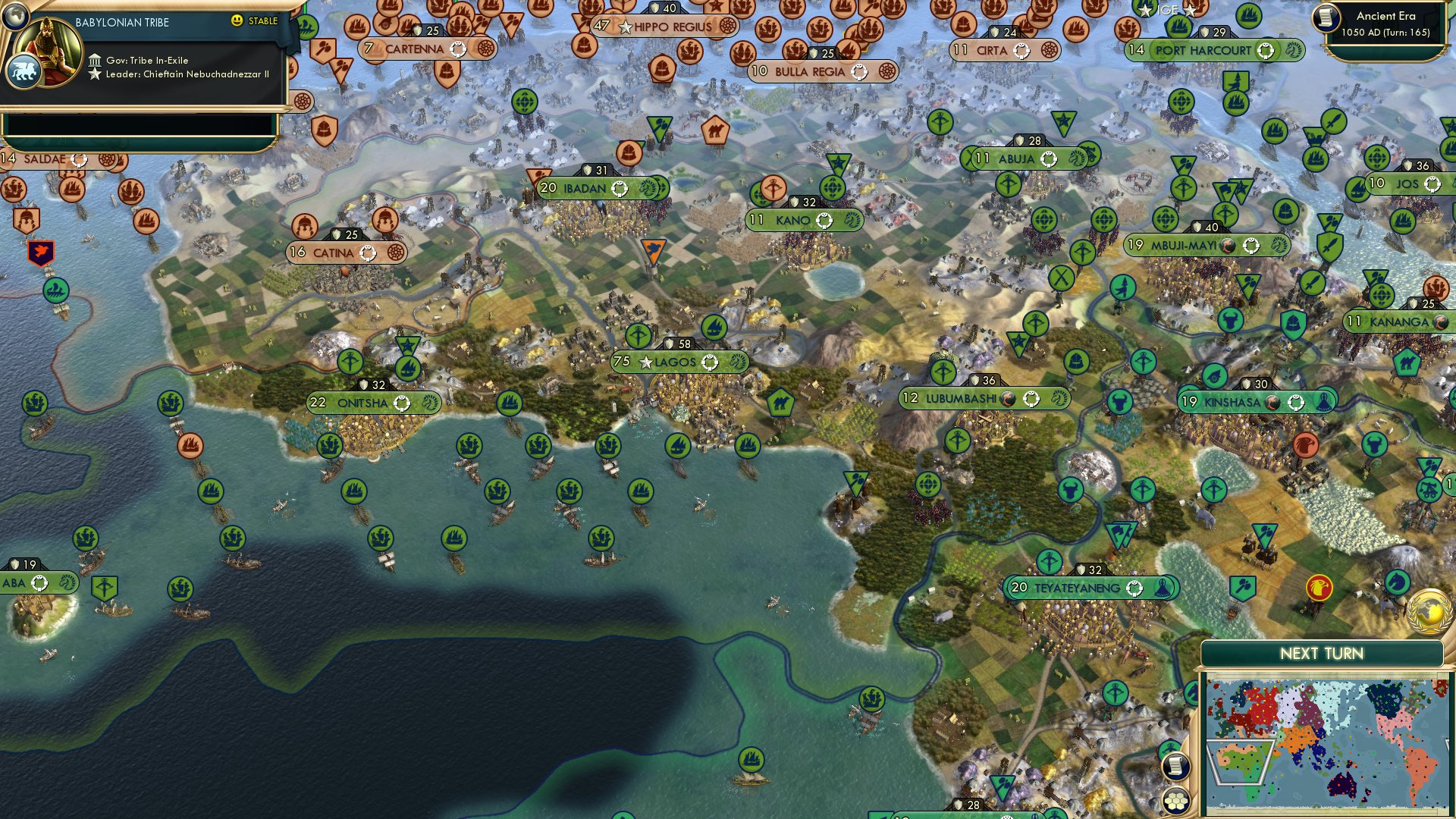Click the Babylonian lion crest icon

point(24,72)
